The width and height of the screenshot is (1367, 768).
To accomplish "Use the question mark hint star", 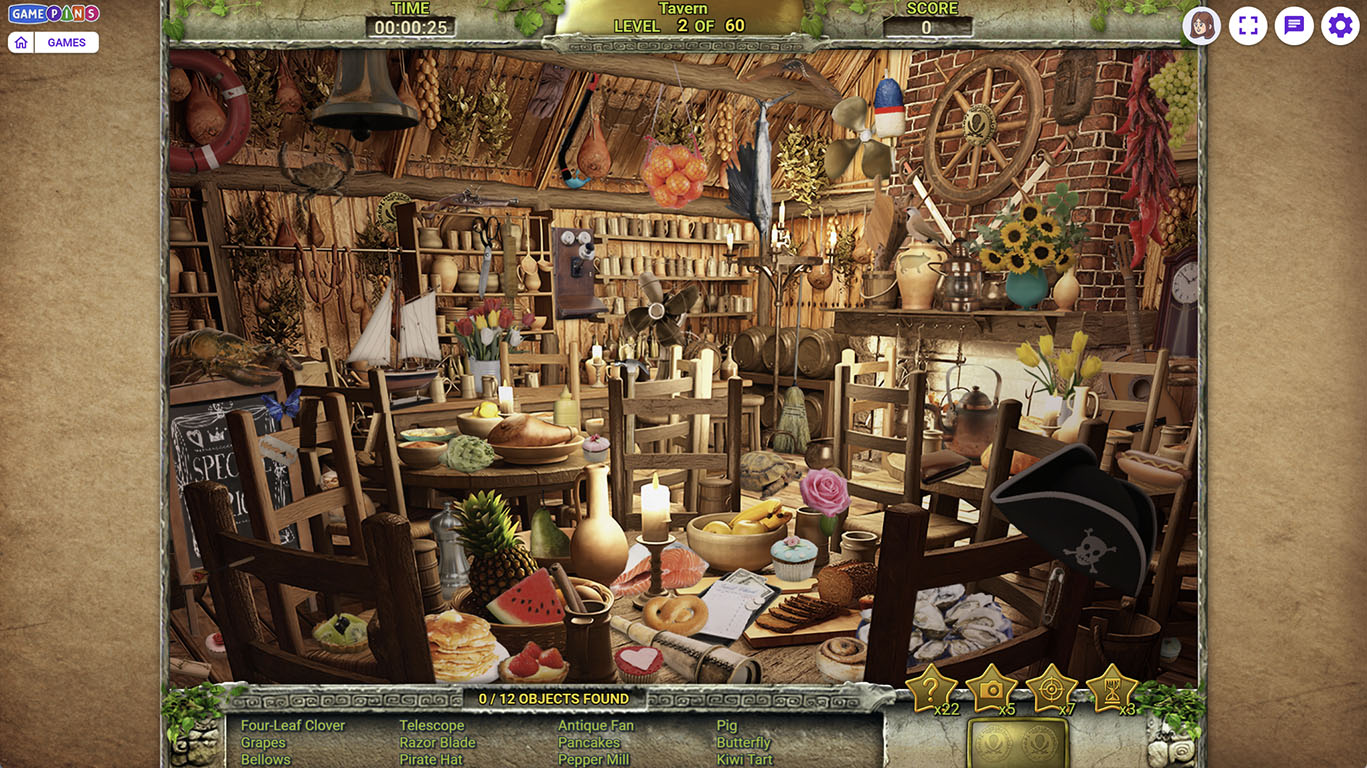I will point(930,687).
